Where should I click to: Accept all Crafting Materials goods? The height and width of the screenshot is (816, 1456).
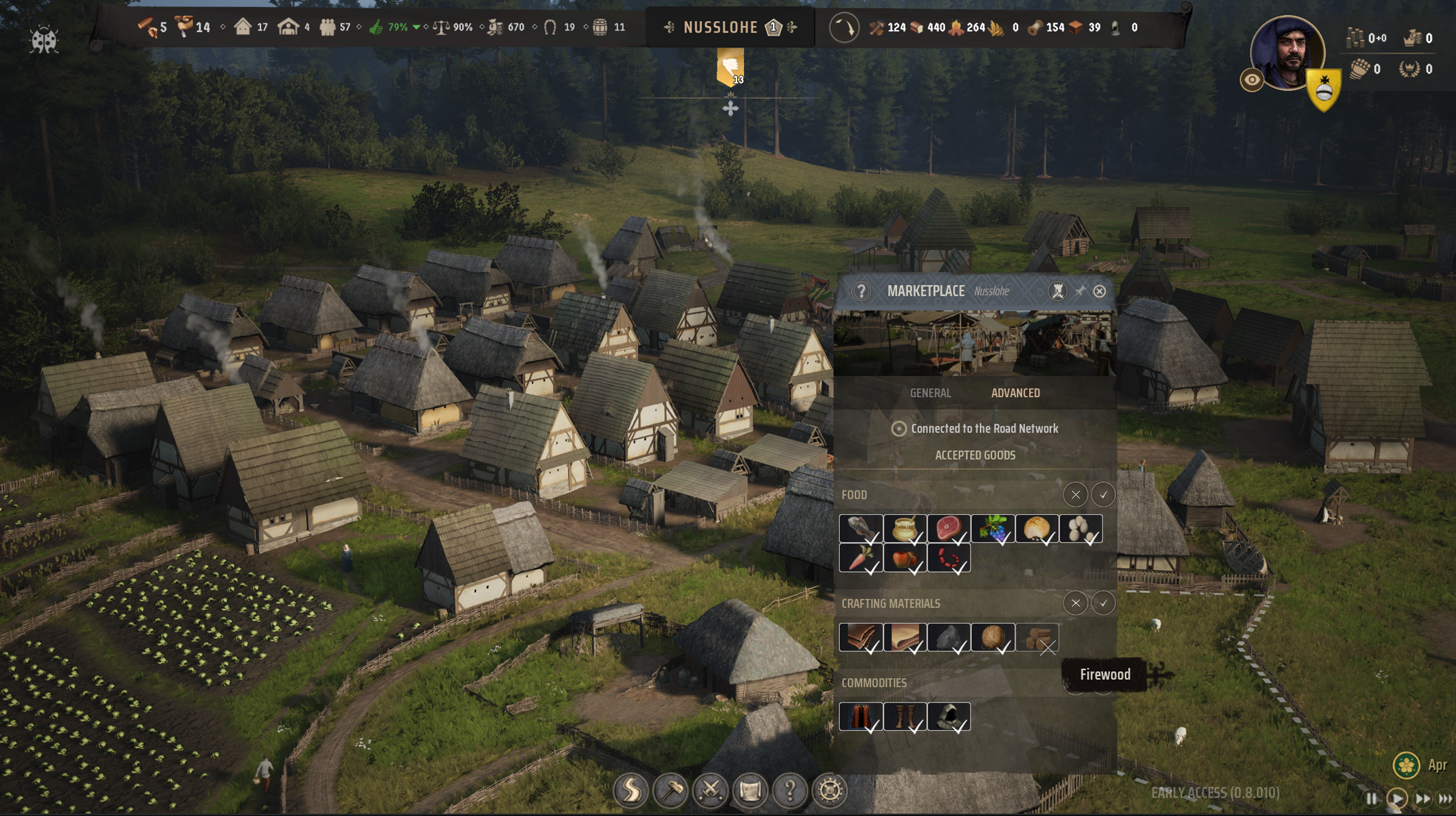click(x=1102, y=603)
